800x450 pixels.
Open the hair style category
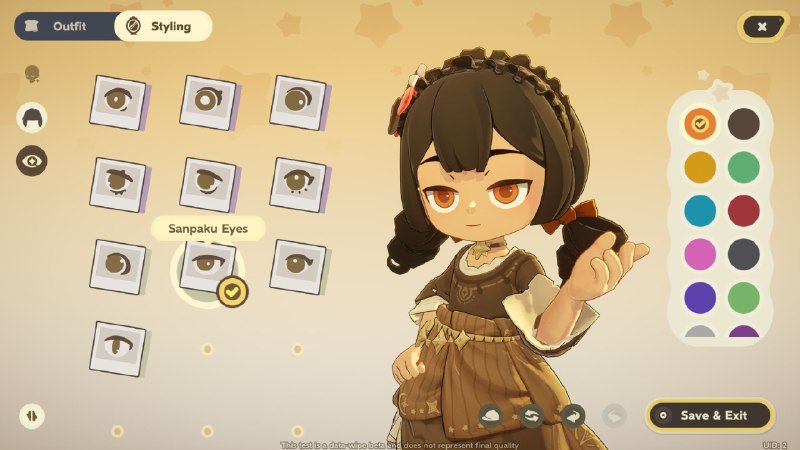[32, 117]
